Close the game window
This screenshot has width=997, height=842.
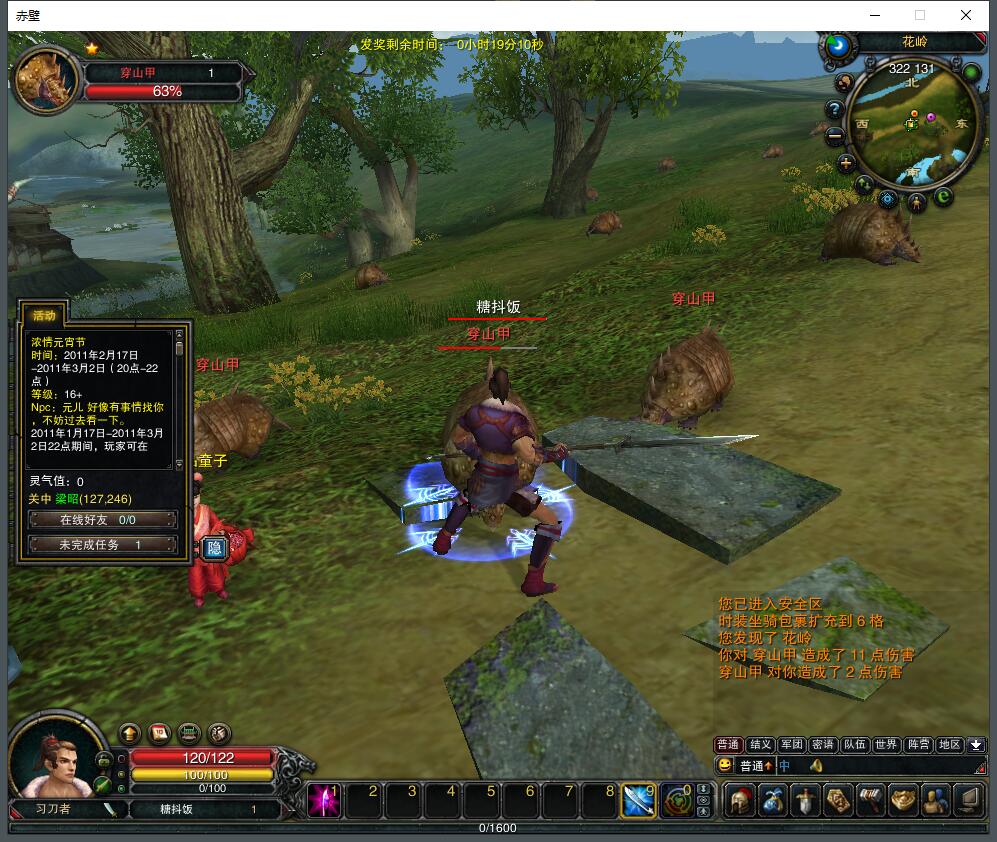(x=965, y=15)
